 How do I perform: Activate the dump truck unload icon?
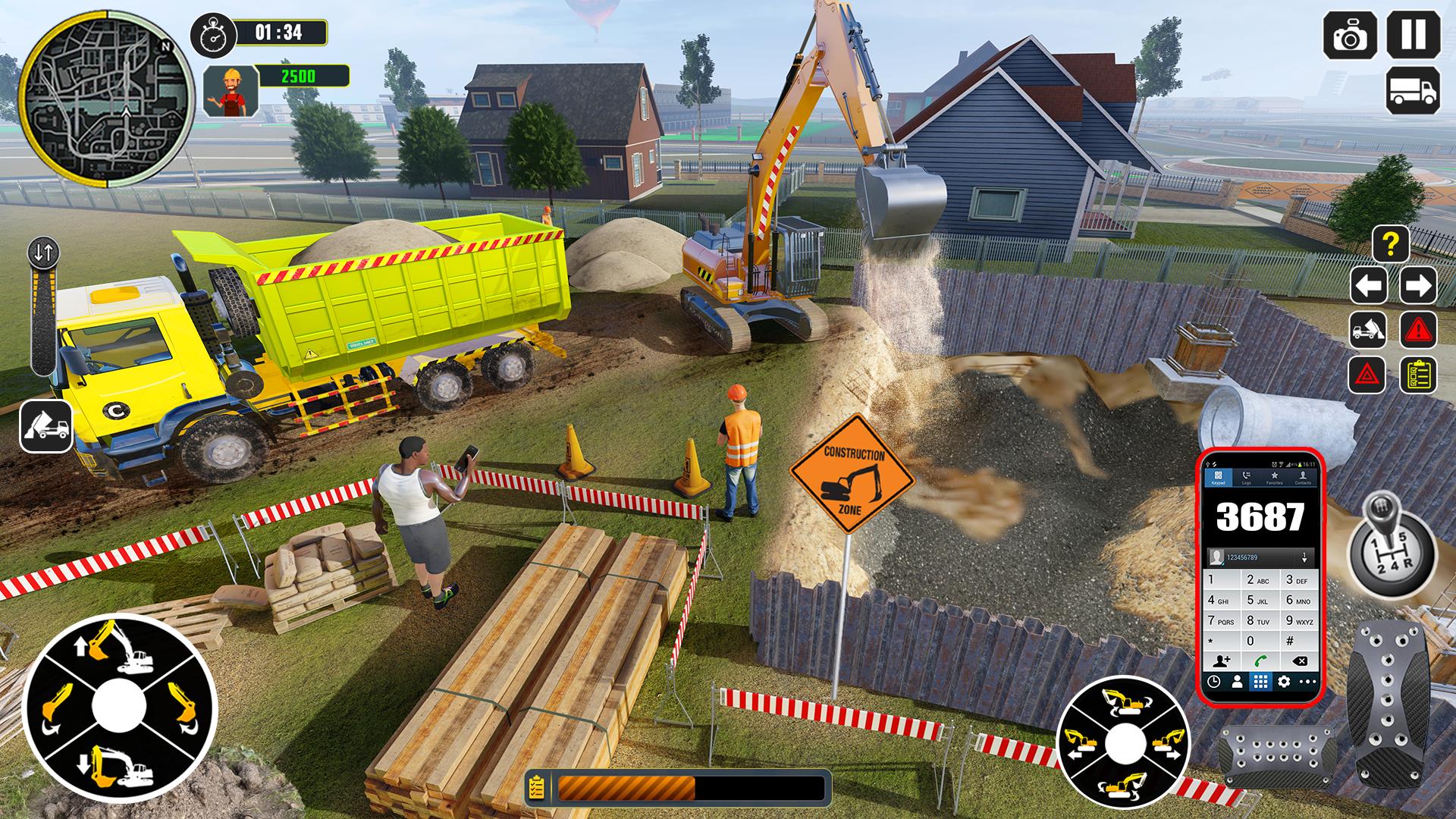1369,331
